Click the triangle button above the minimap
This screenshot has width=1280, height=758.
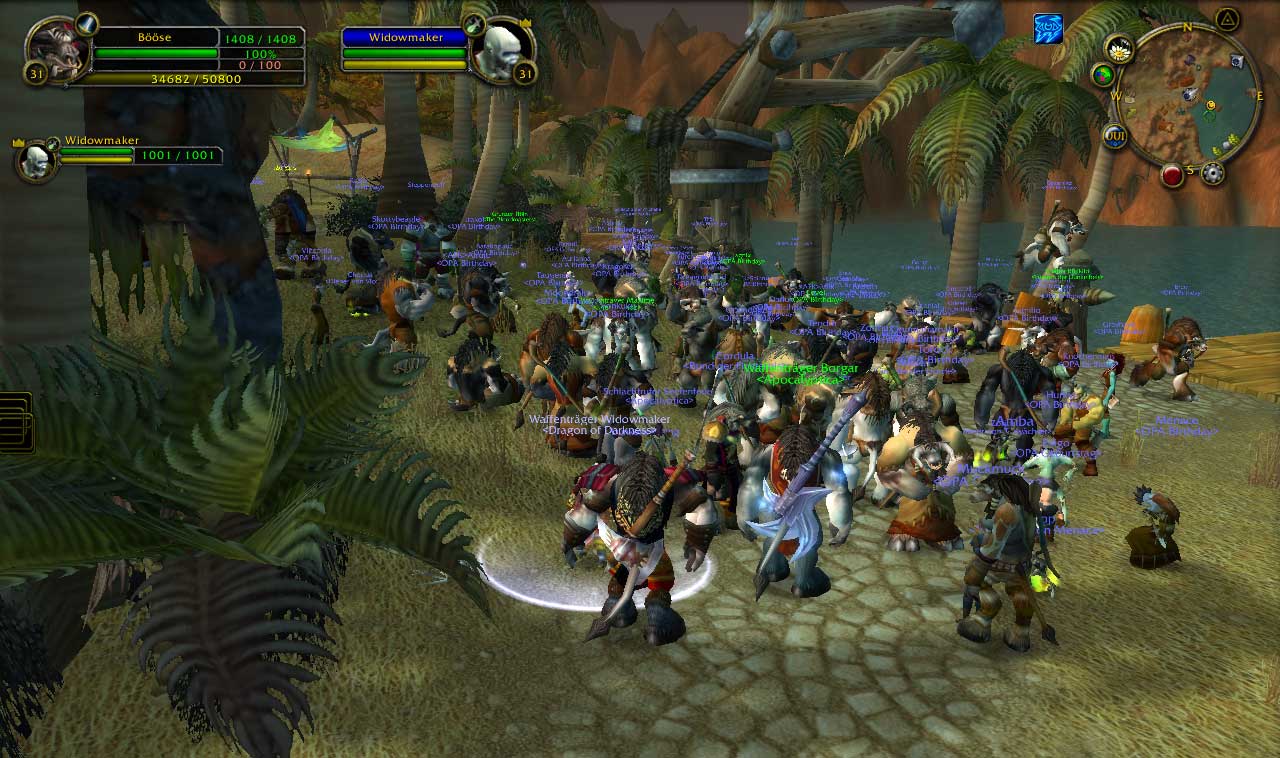point(1227,19)
